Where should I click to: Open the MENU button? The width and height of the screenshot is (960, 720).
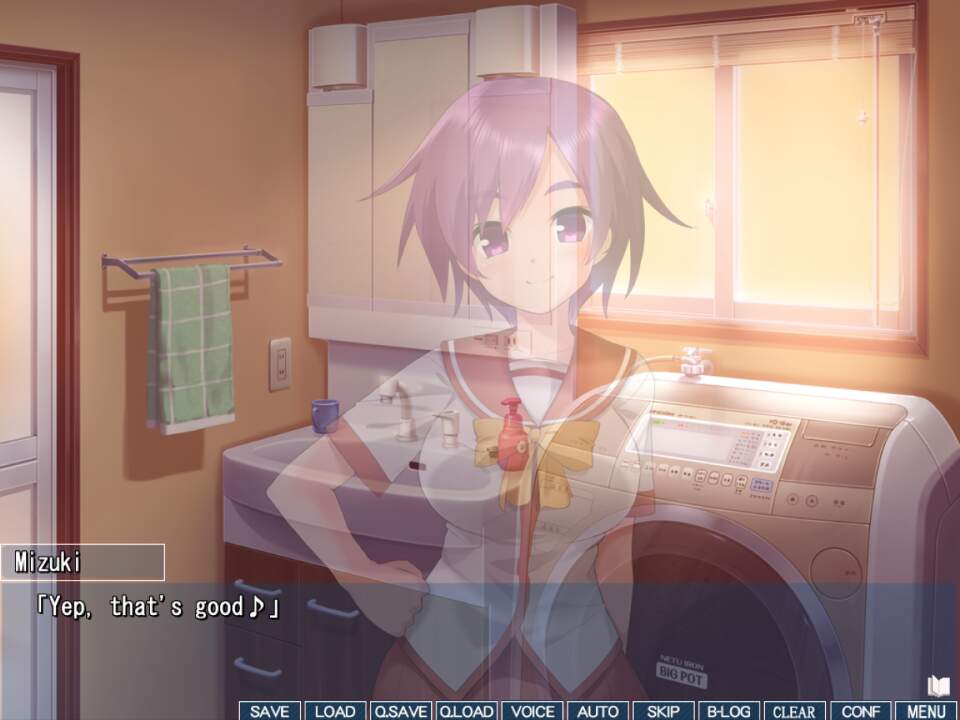coord(926,711)
